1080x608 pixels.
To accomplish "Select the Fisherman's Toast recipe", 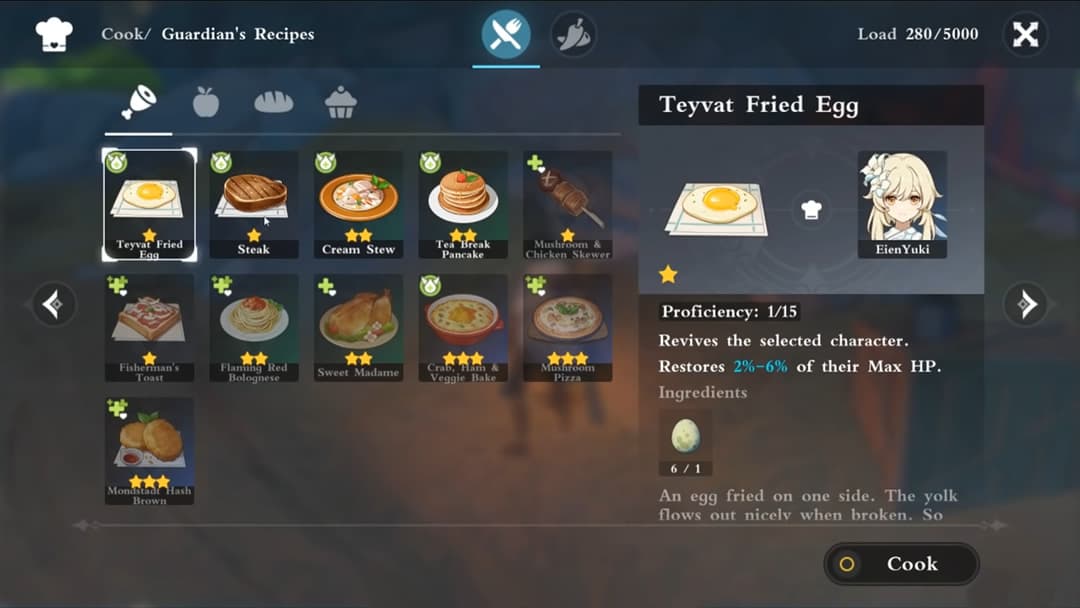I will (x=150, y=328).
